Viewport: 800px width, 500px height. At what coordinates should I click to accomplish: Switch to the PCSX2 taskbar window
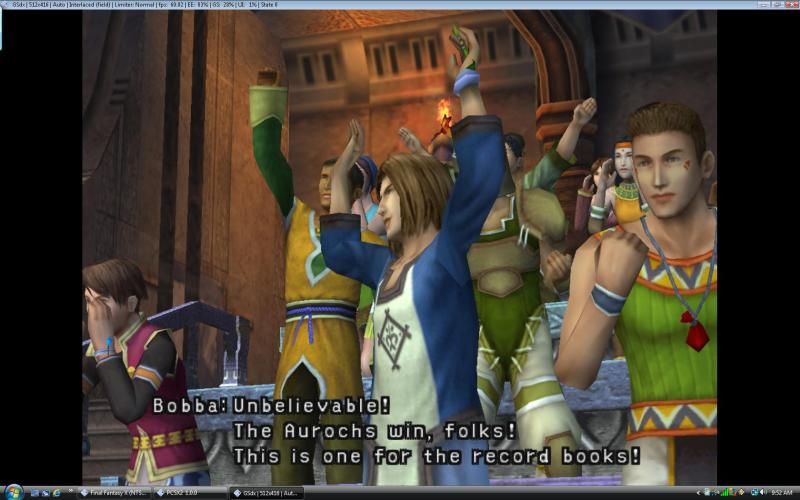(x=190, y=493)
